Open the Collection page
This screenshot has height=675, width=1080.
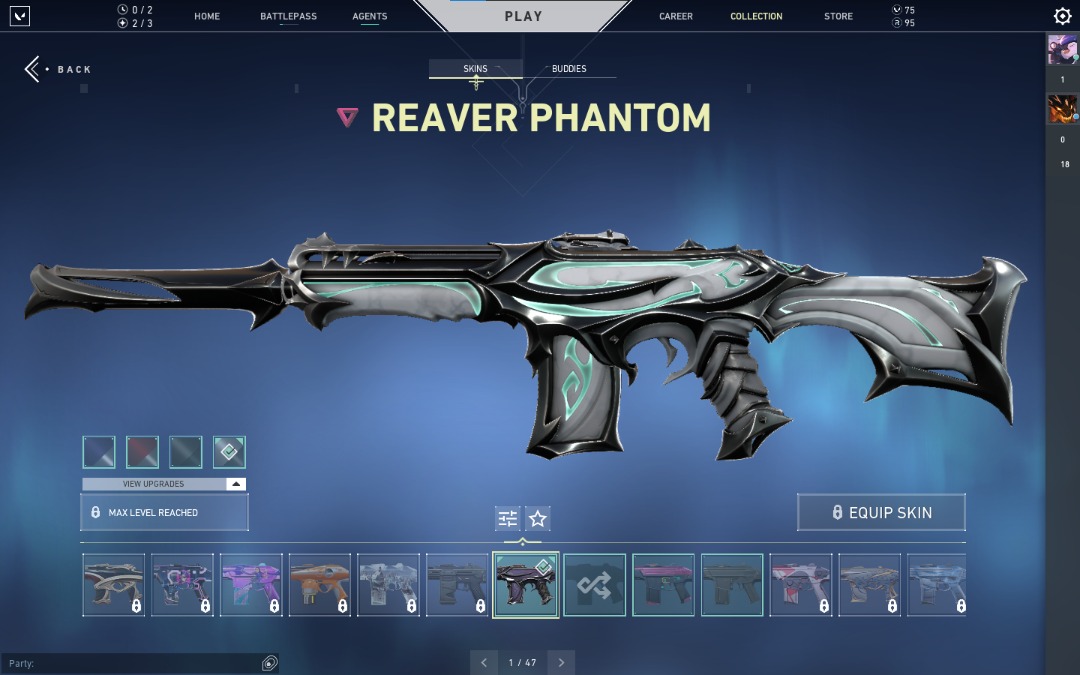click(x=756, y=16)
